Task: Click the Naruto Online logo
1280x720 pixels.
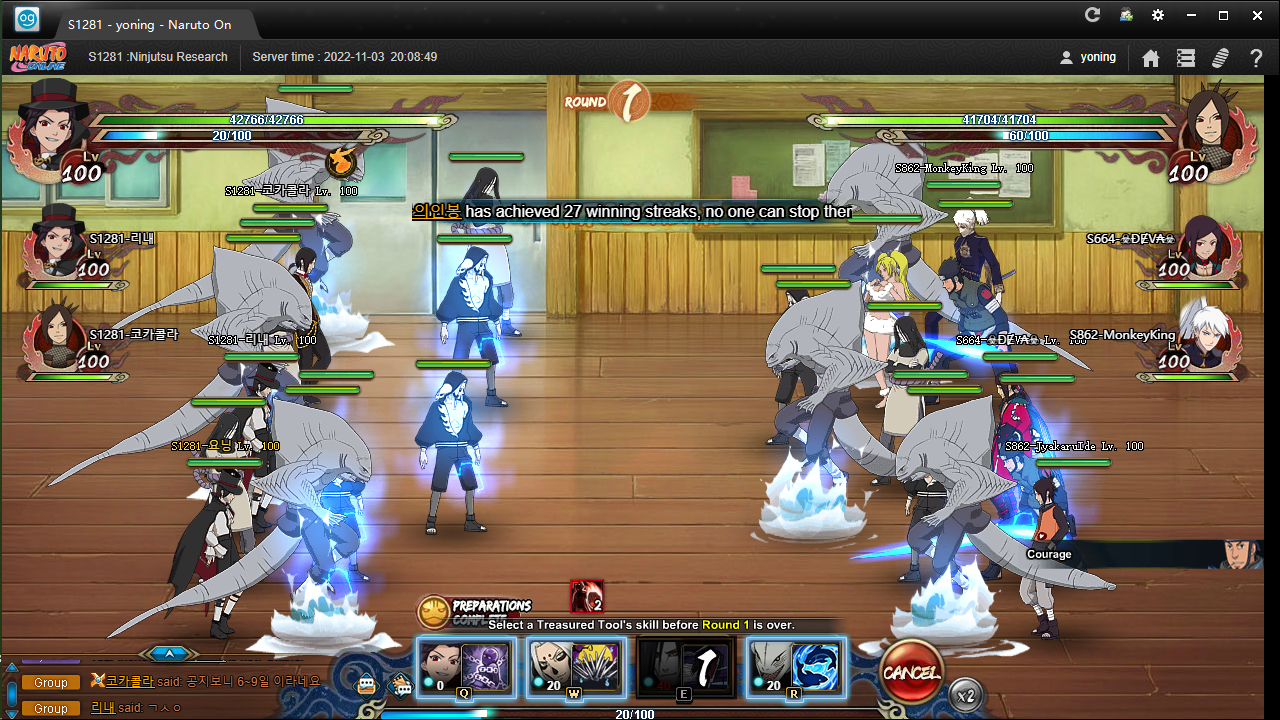Action: [x=38, y=57]
